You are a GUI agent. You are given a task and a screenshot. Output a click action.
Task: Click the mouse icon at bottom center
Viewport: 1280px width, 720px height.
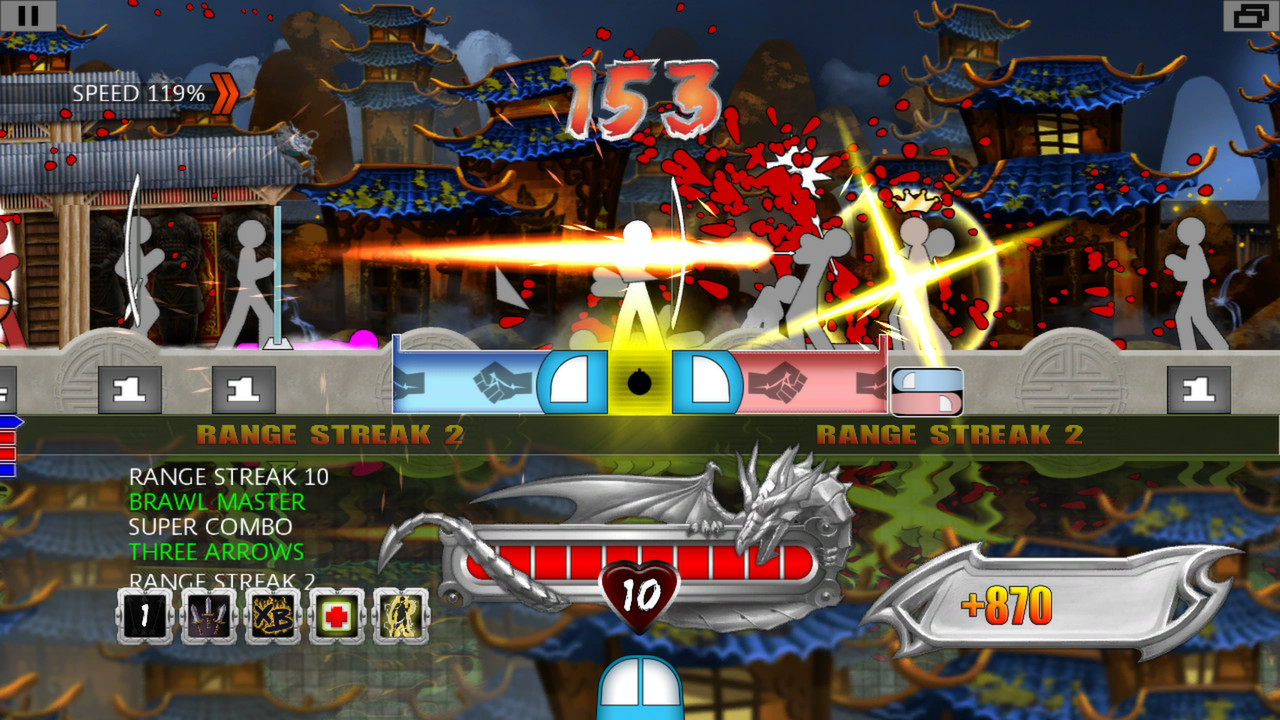pos(640,691)
